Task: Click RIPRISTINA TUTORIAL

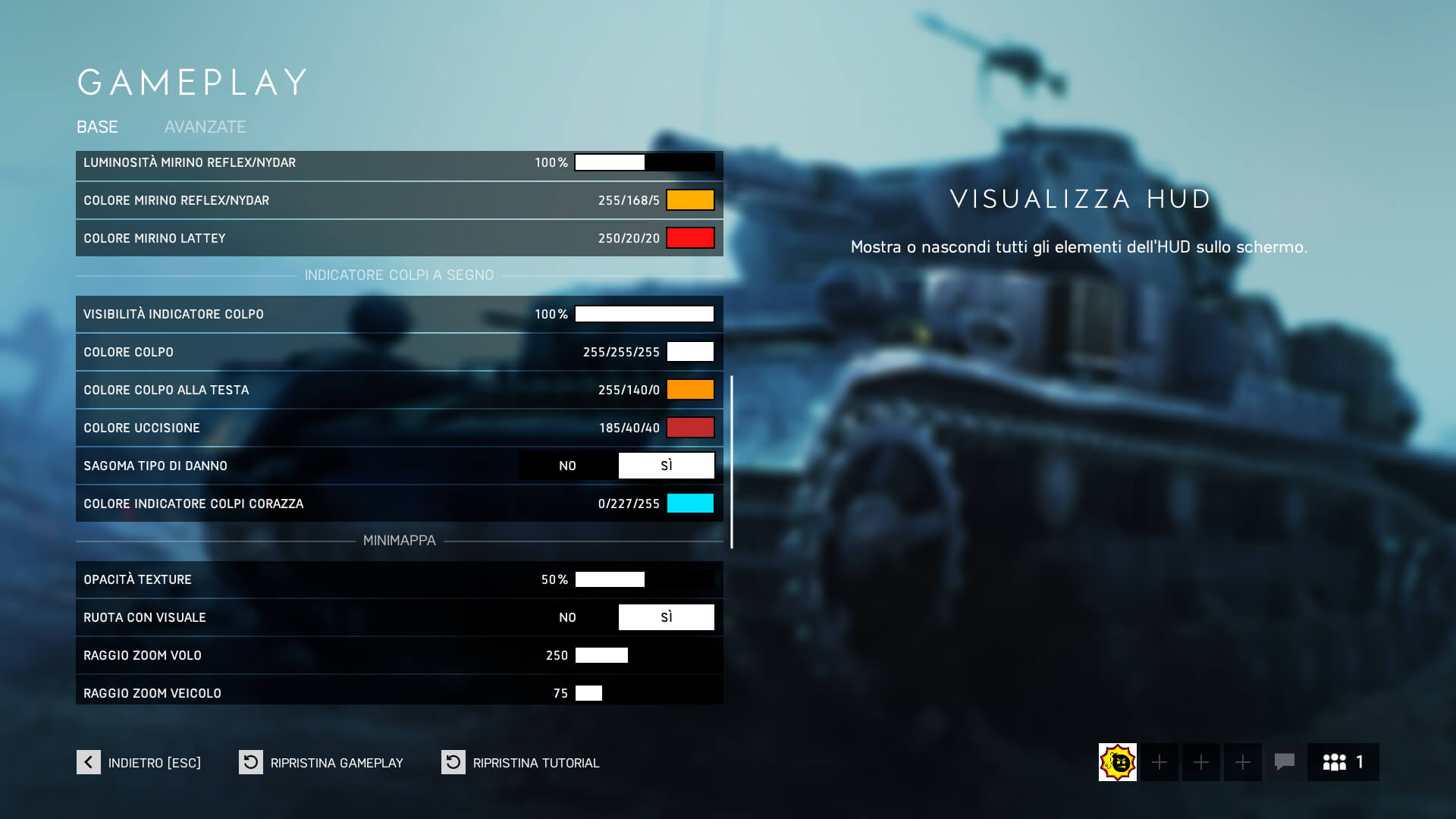Action: 536,762
